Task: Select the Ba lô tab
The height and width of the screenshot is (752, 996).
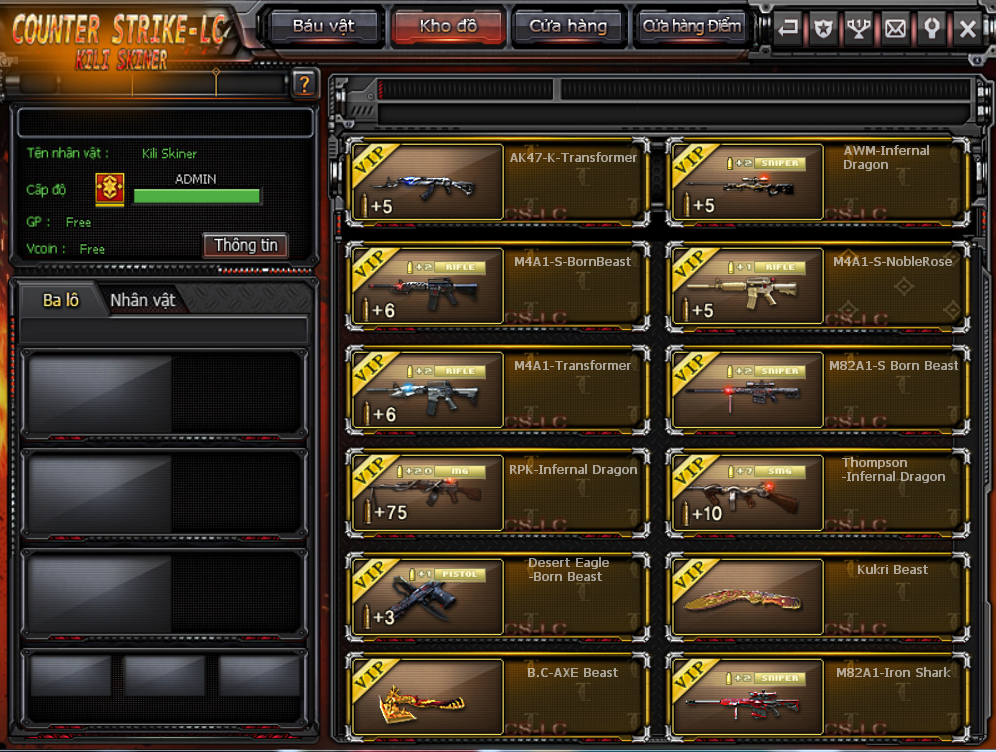Action: (x=61, y=300)
